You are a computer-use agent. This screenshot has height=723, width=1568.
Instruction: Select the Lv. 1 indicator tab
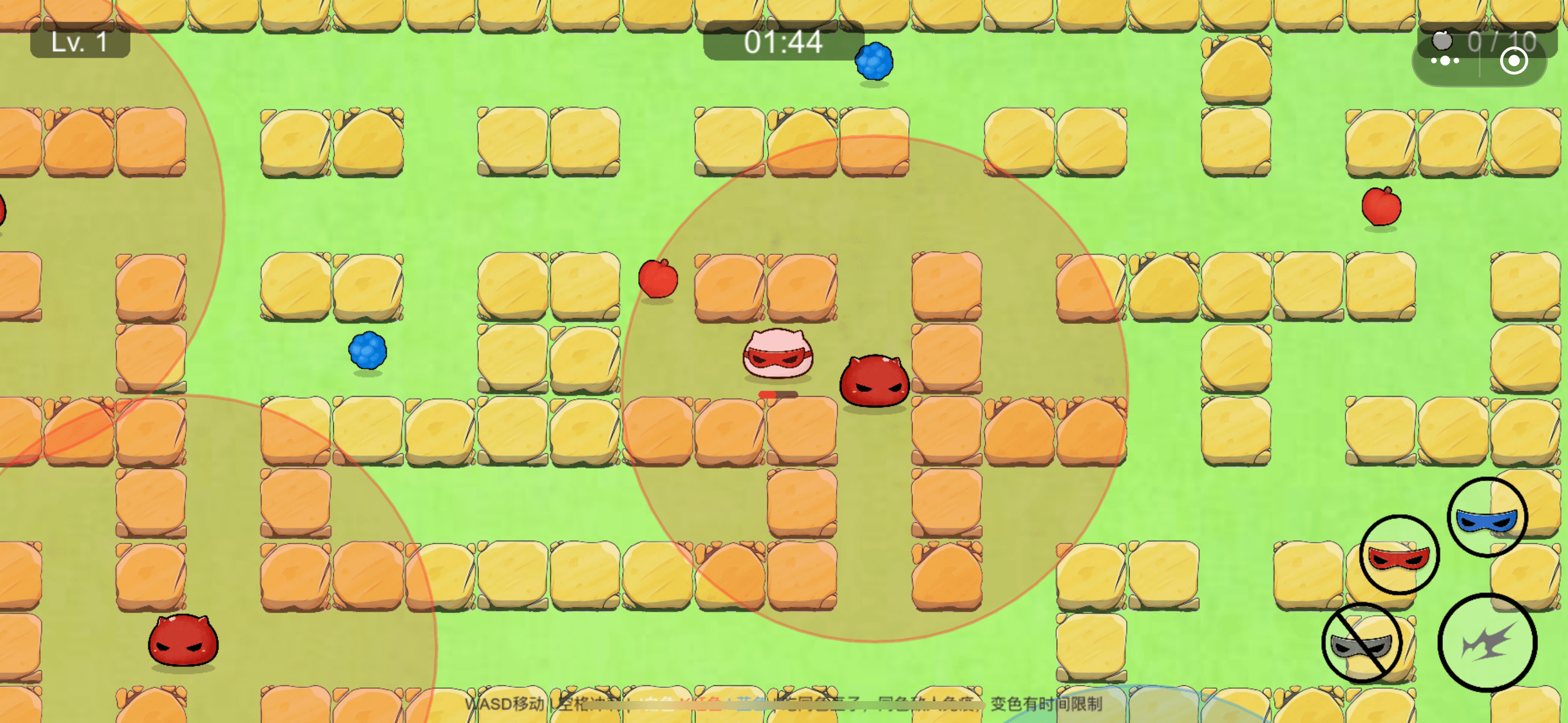point(80,43)
